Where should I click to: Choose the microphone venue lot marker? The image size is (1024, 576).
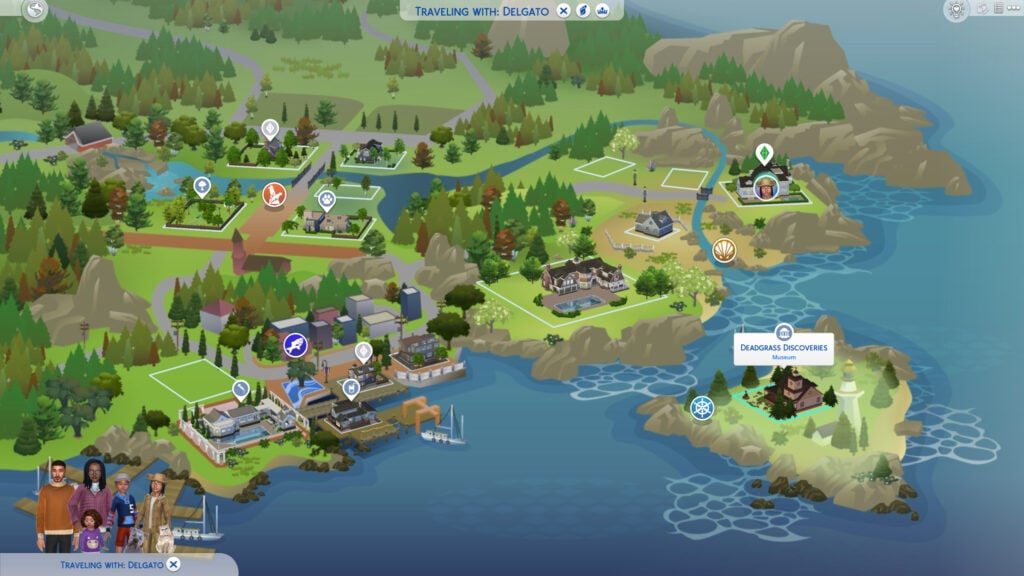240,387
